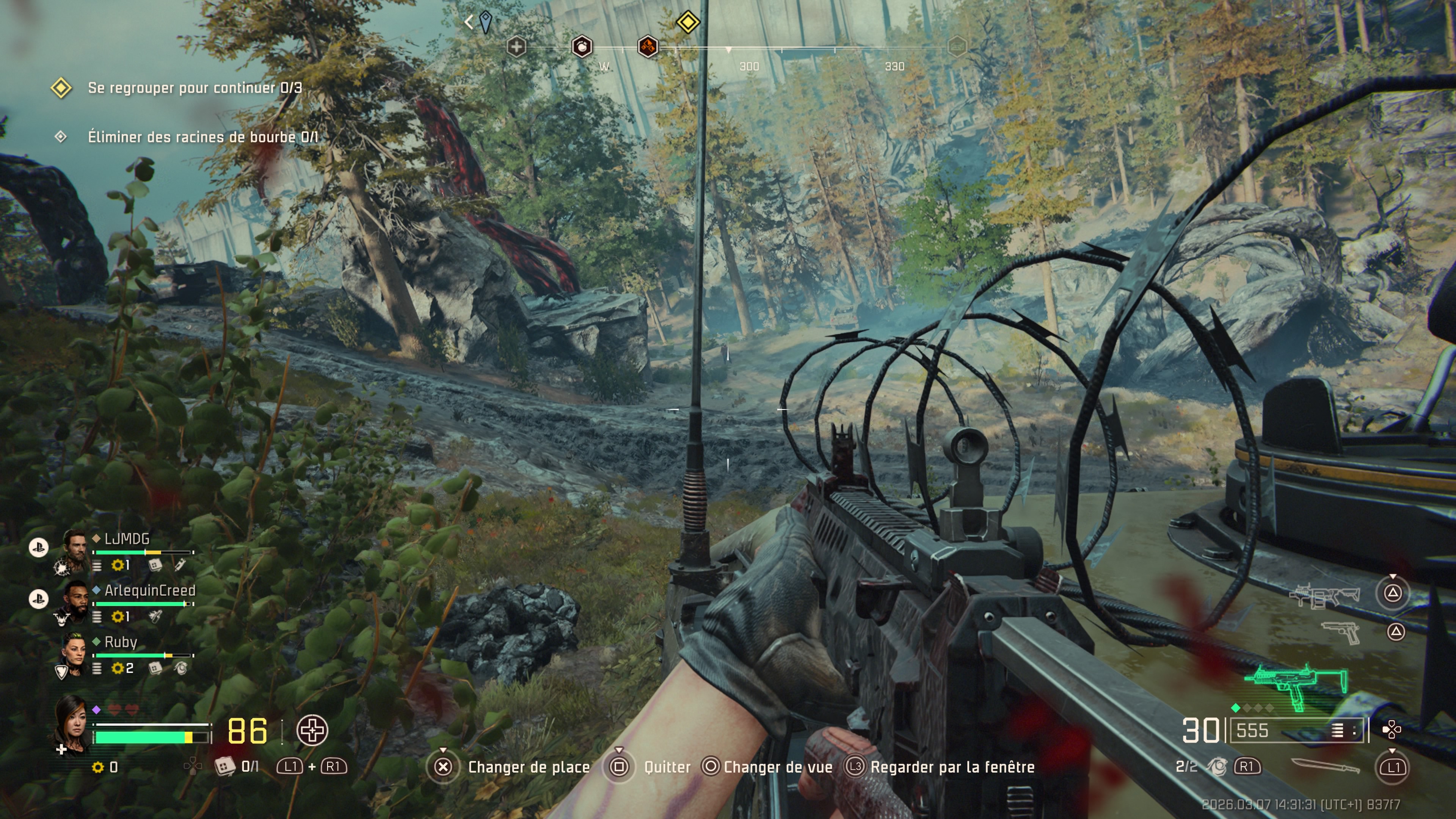Screen dimensions: 1456x819
Task: Select the green highlighted submachine gun icon
Action: click(x=1296, y=686)
